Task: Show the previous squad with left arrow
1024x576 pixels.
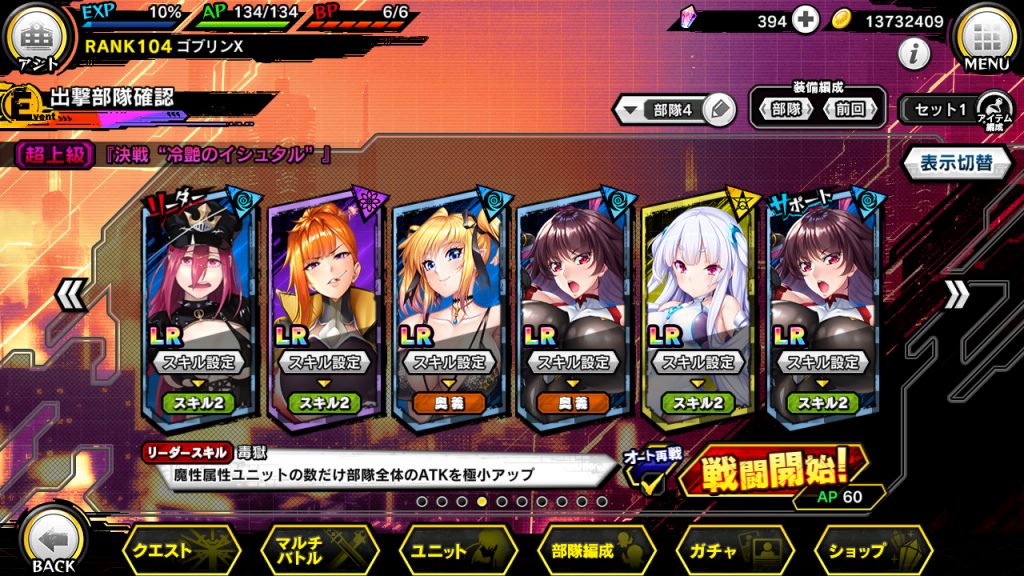Action: click(x=67, y=294)
